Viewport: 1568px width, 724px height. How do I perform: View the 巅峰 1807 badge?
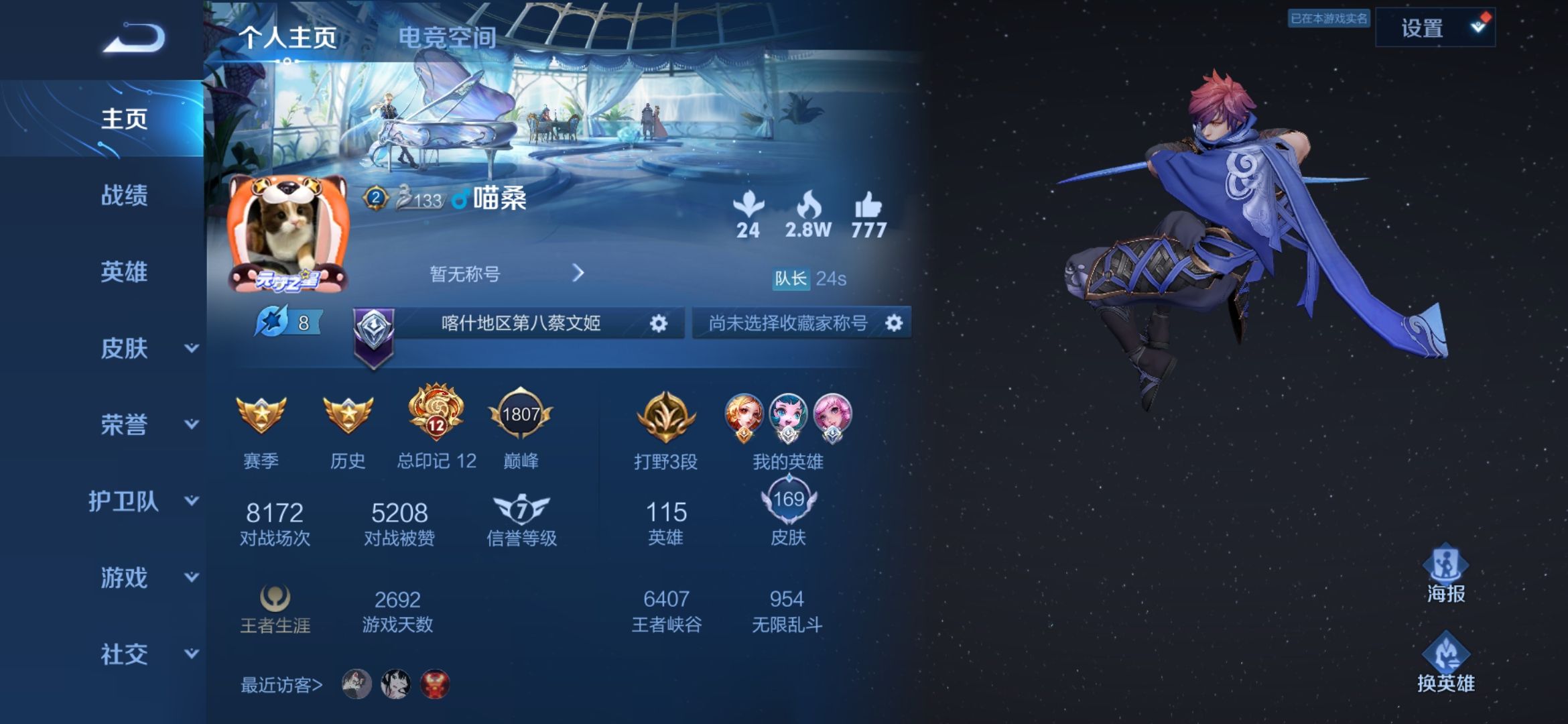[x=521, y=416]
